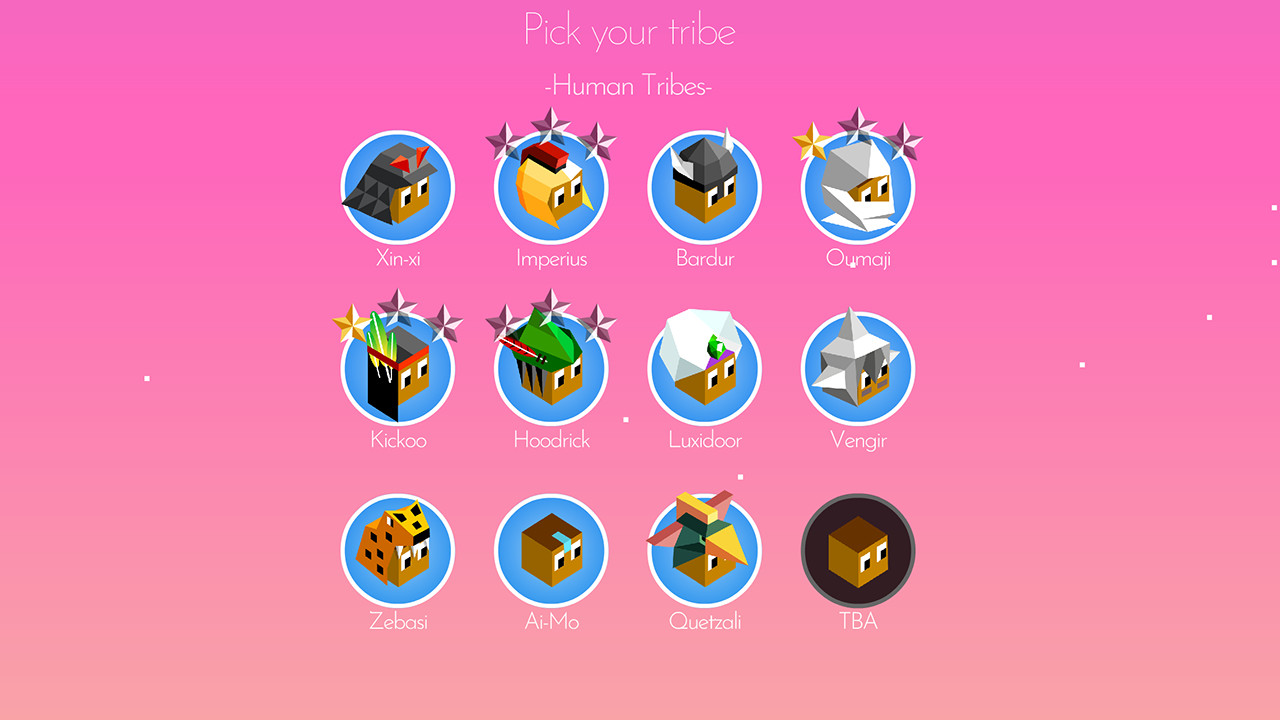1280x720 pixels.
Task: Select the Vengir tribe with spiked helmet
Action: pos(857,368)
